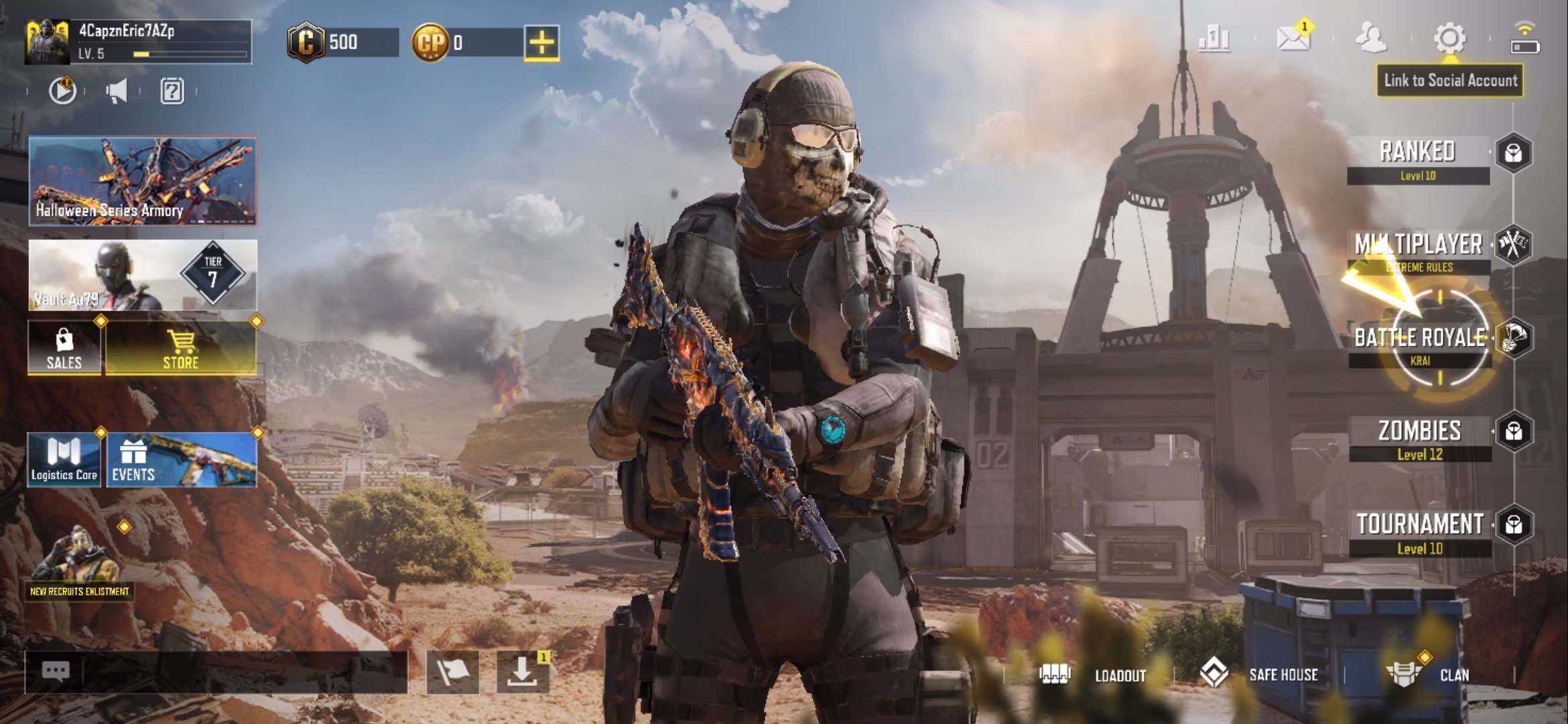Image resolution: width=1568 pixels, height=724 pixels.
Task: Open the Vault Au79 battle pass banner
Action: pos(143,275)
